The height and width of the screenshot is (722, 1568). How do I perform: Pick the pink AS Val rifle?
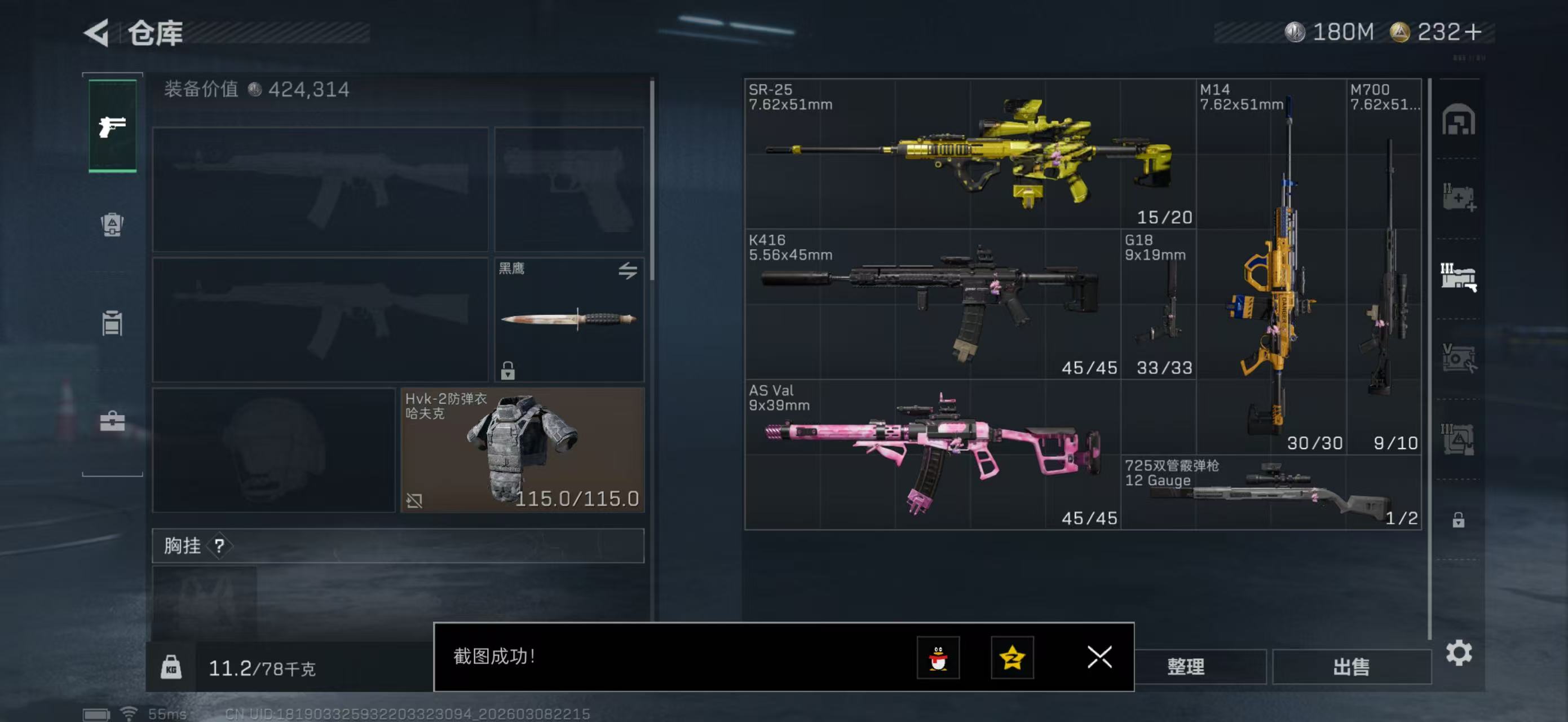coord(931,454)
